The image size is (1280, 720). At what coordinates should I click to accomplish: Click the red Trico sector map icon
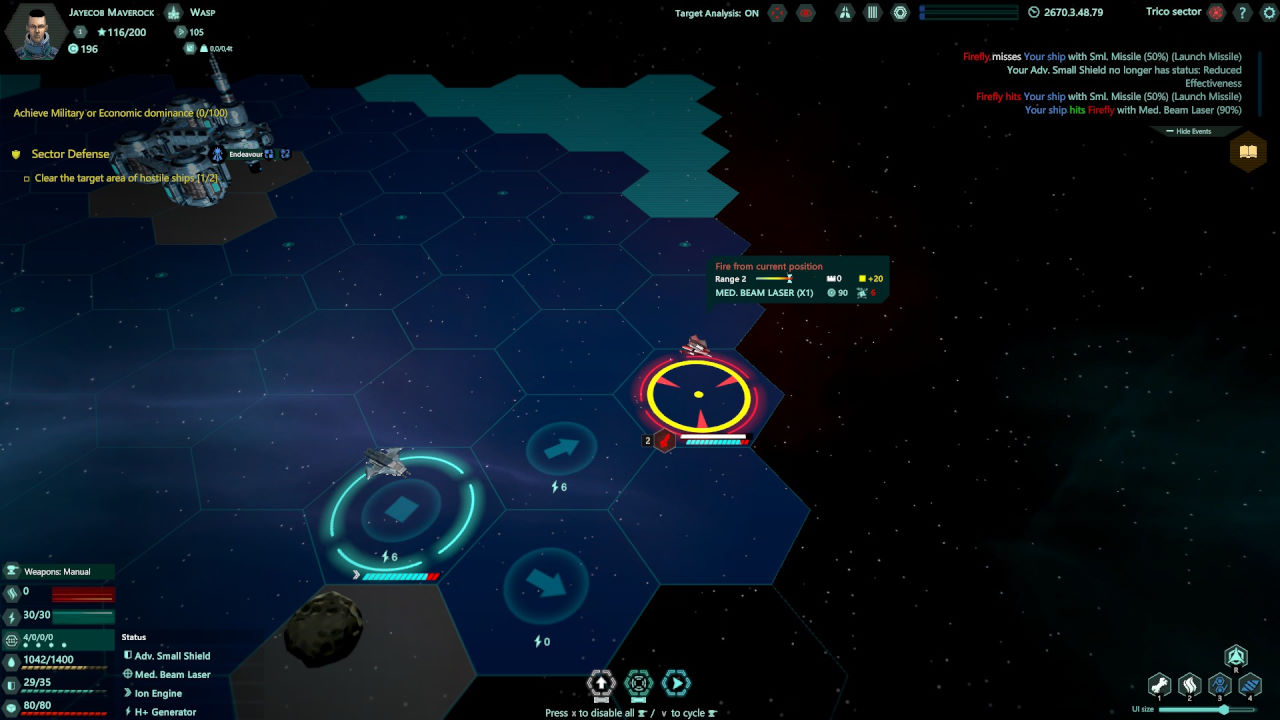(x=1216, y=13)
